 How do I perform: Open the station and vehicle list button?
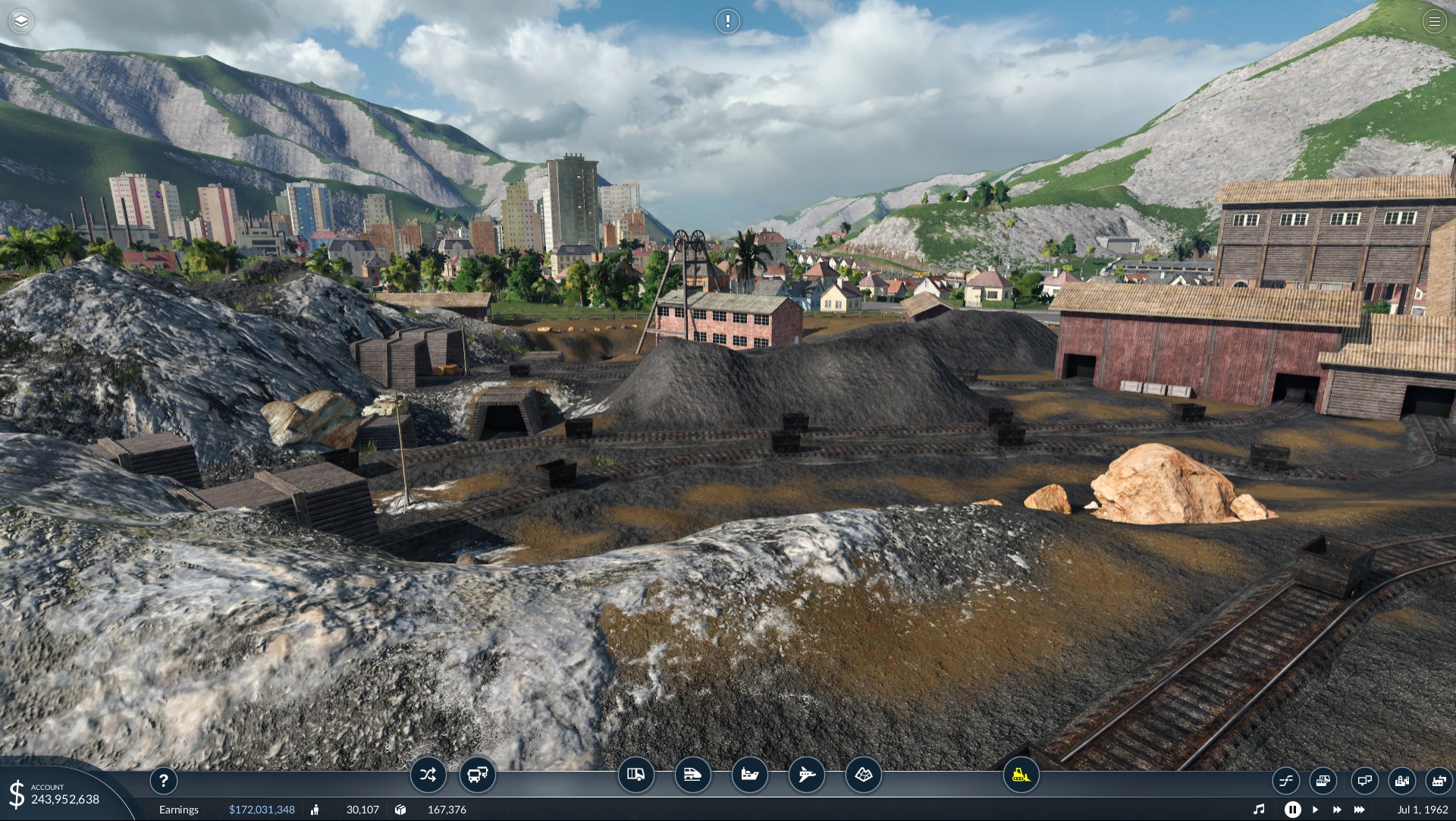click(x=1323, y=780)
